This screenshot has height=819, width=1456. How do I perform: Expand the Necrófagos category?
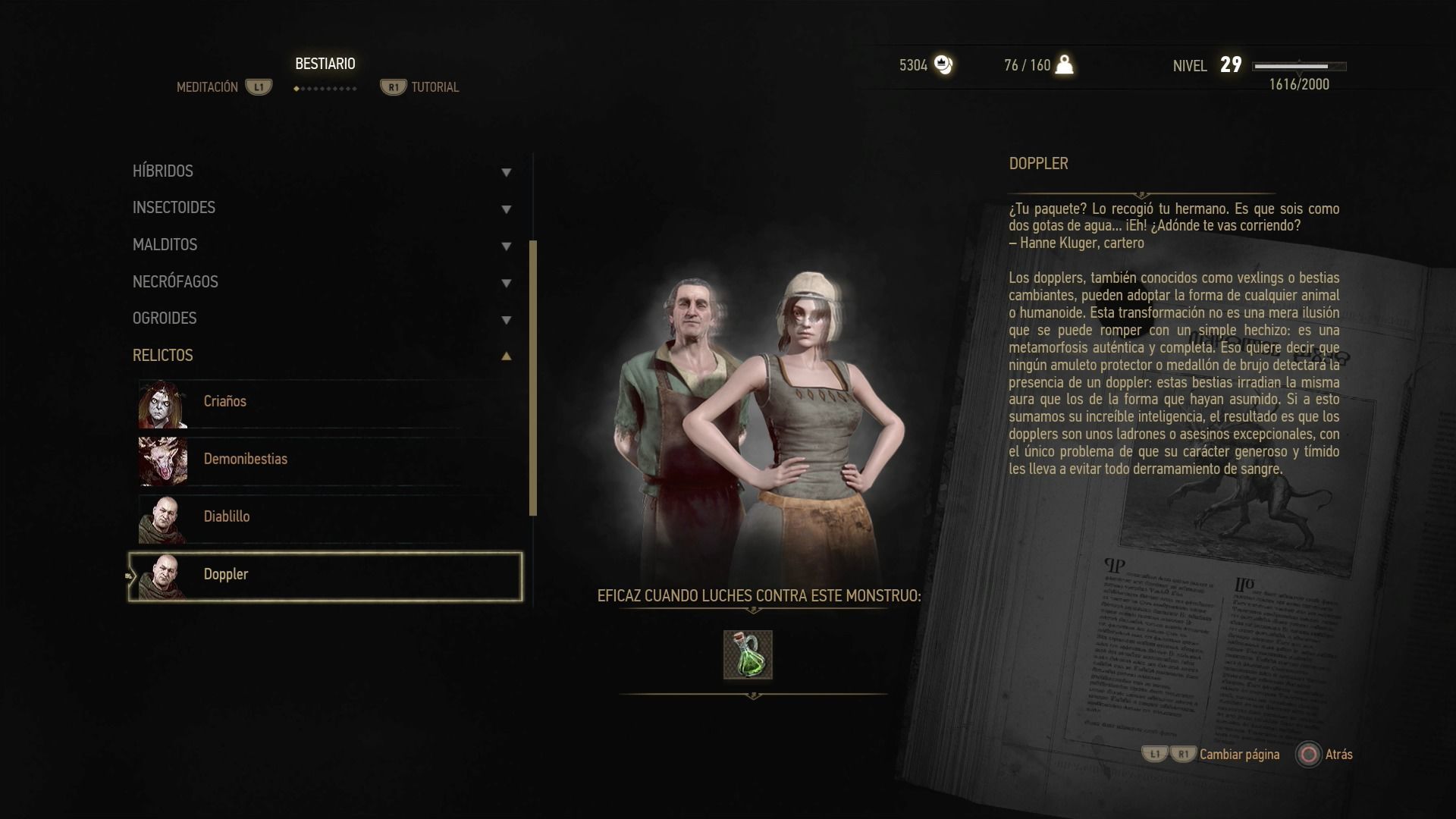(322, 282)
